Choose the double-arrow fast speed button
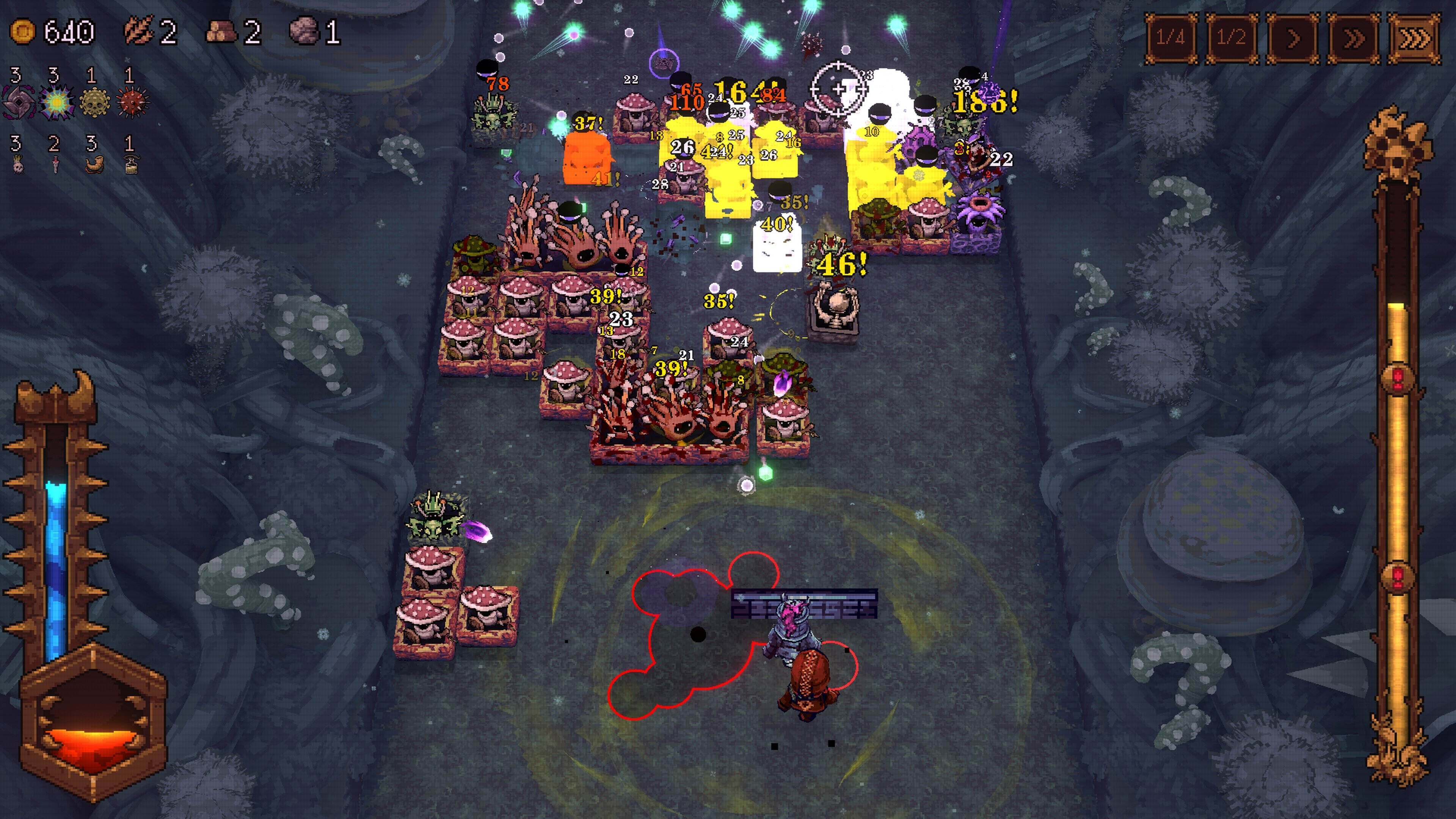Image resolution: width=1456 pixels, height=819 pixels. coord(1353,38)
